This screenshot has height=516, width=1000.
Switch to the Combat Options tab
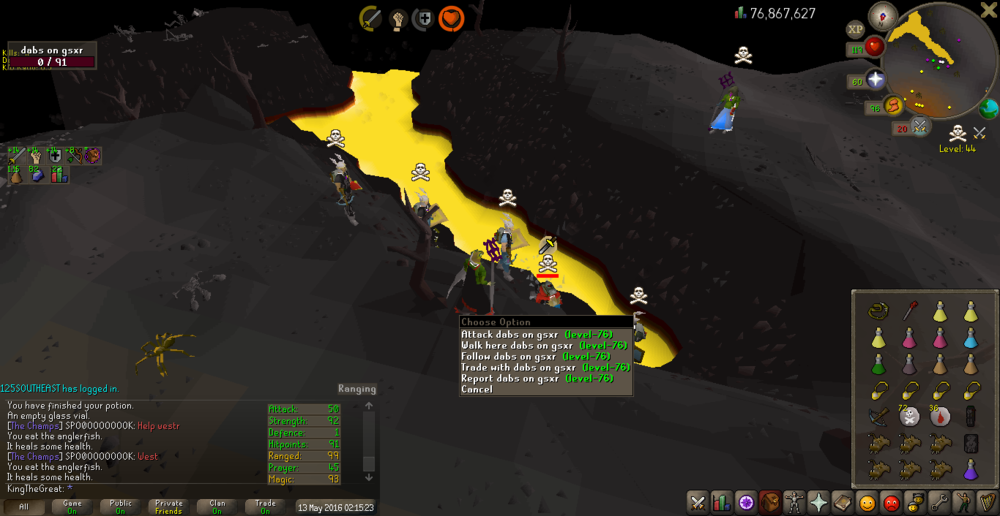tap(697, 502)
